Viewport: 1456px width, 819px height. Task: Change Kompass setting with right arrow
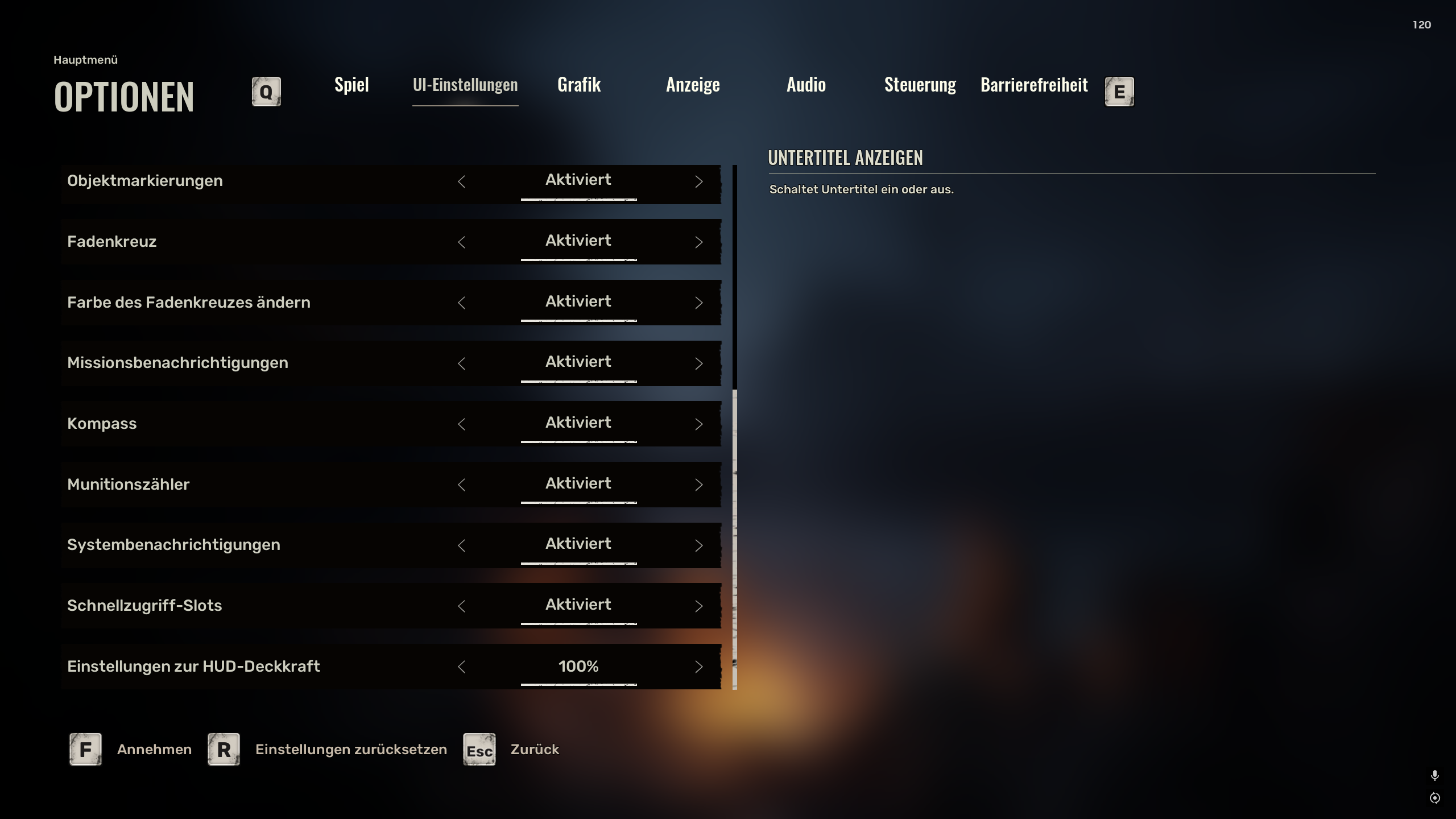coord(699,424)
